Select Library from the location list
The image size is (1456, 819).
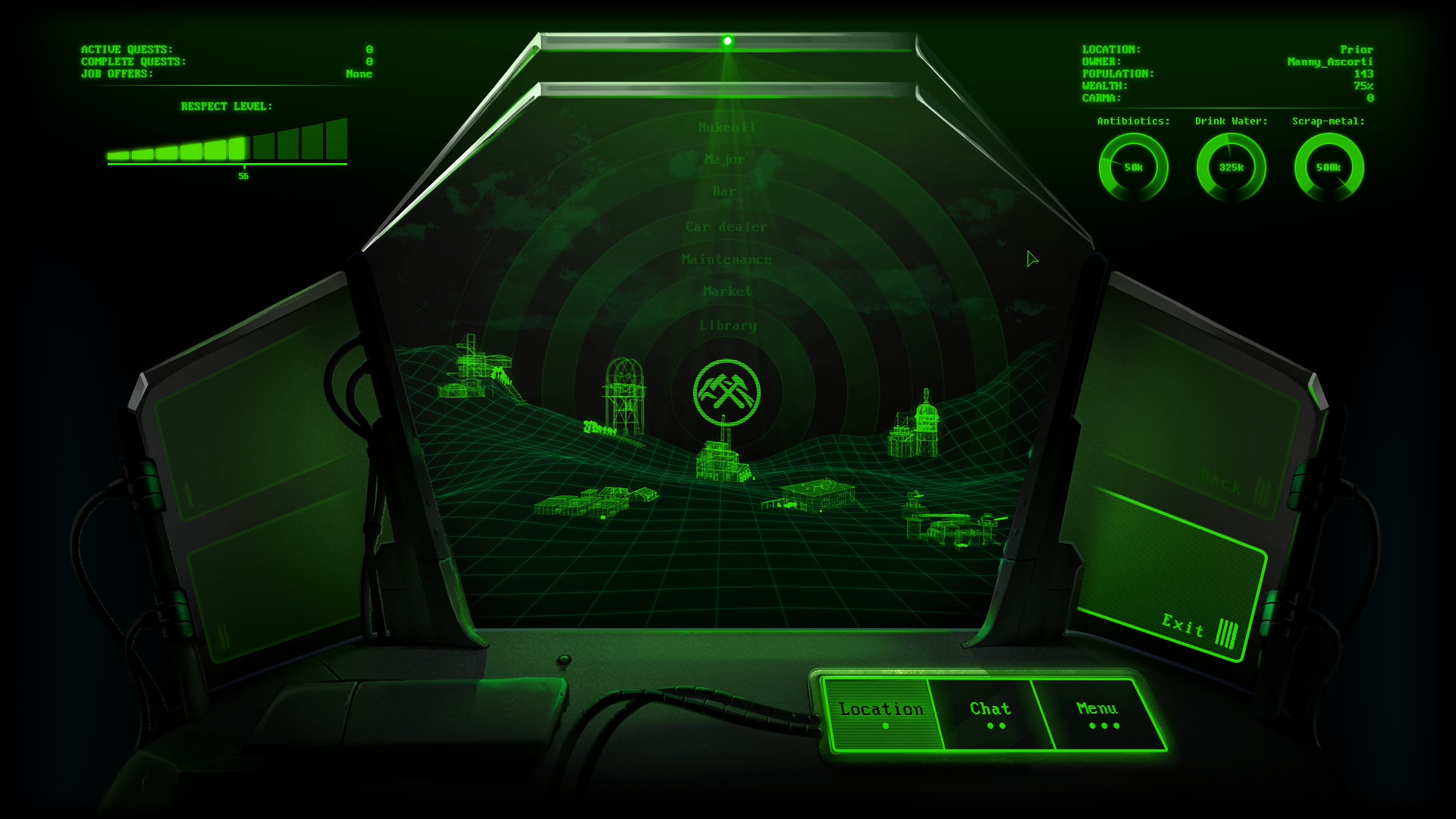[727, 325]
